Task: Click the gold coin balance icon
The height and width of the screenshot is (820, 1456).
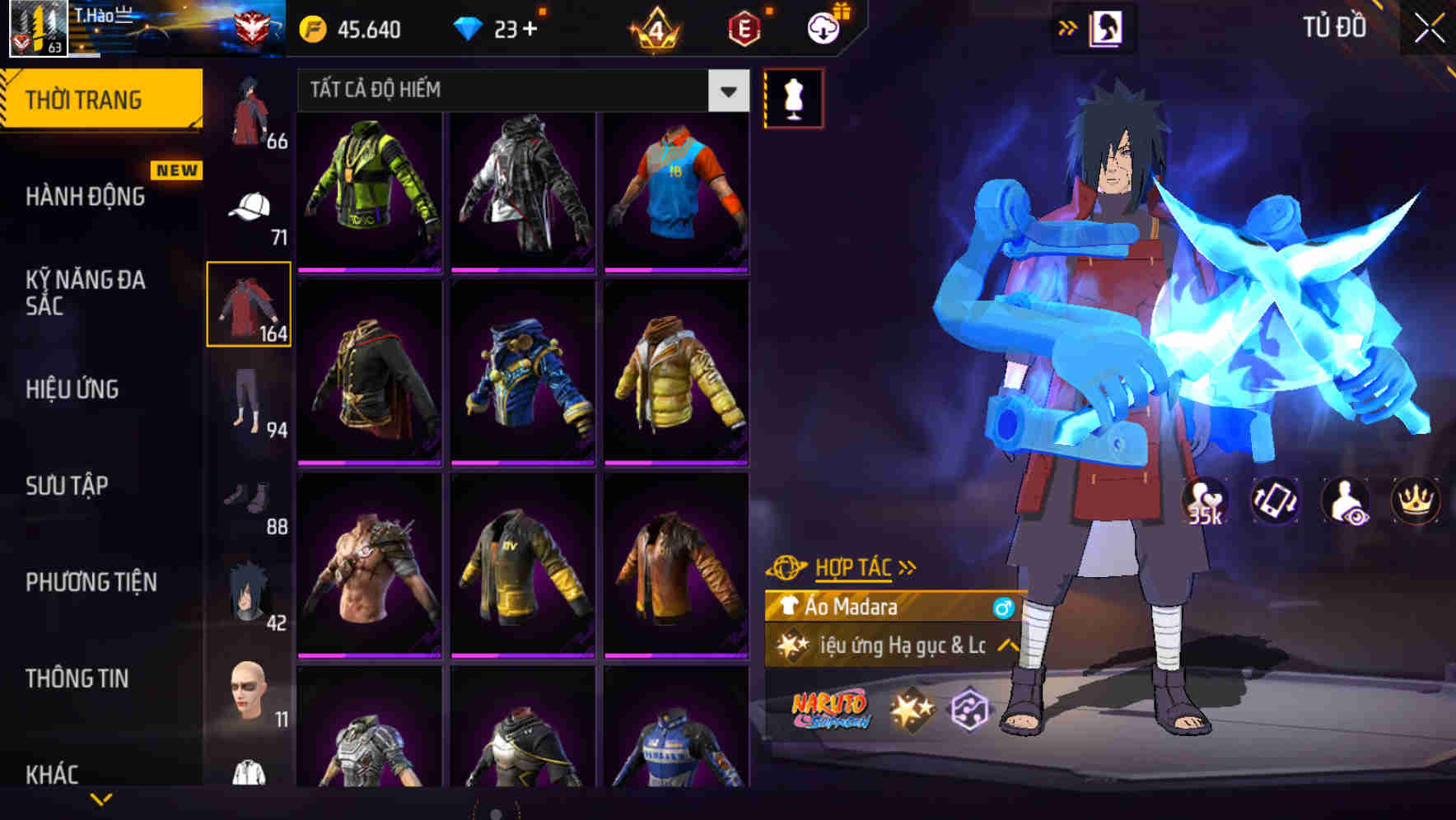Action: point(311,30)
